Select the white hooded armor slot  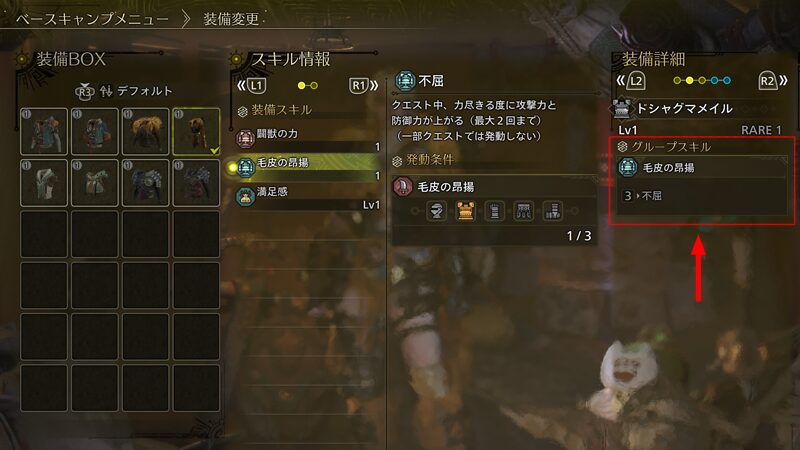coord(44,183)
